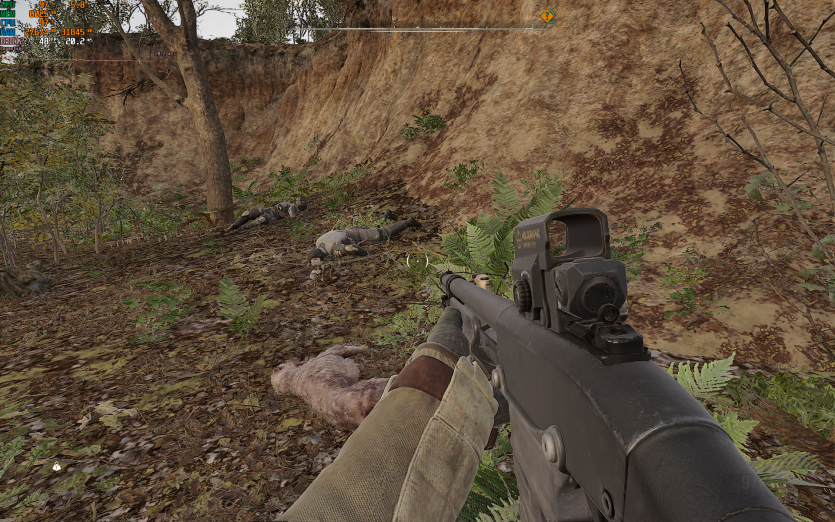Select the white stance icon
The width and height of the screenshot is (835, 522).
pos(56,466)
